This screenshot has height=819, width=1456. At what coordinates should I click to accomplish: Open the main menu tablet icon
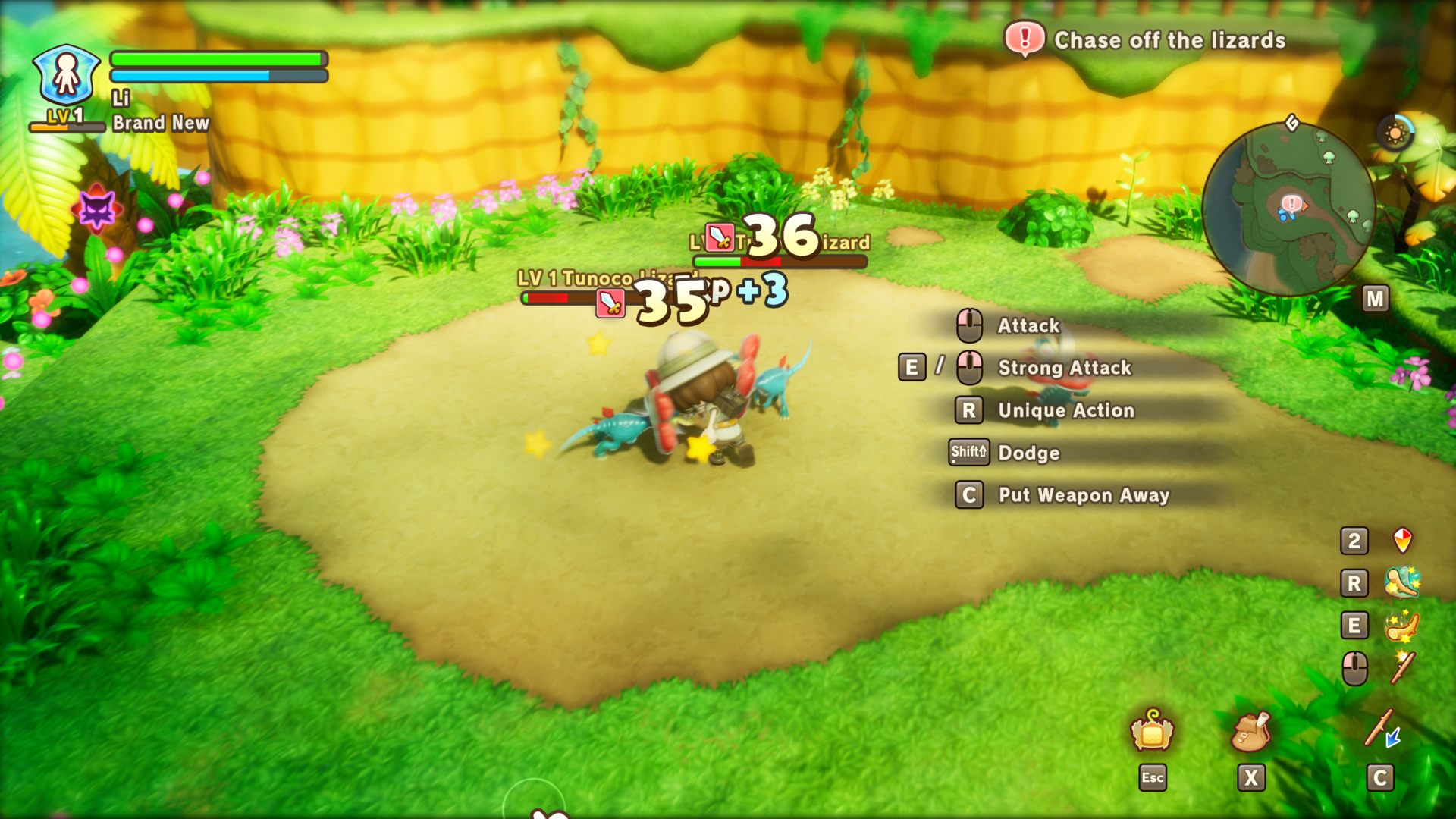[1152, 732]
